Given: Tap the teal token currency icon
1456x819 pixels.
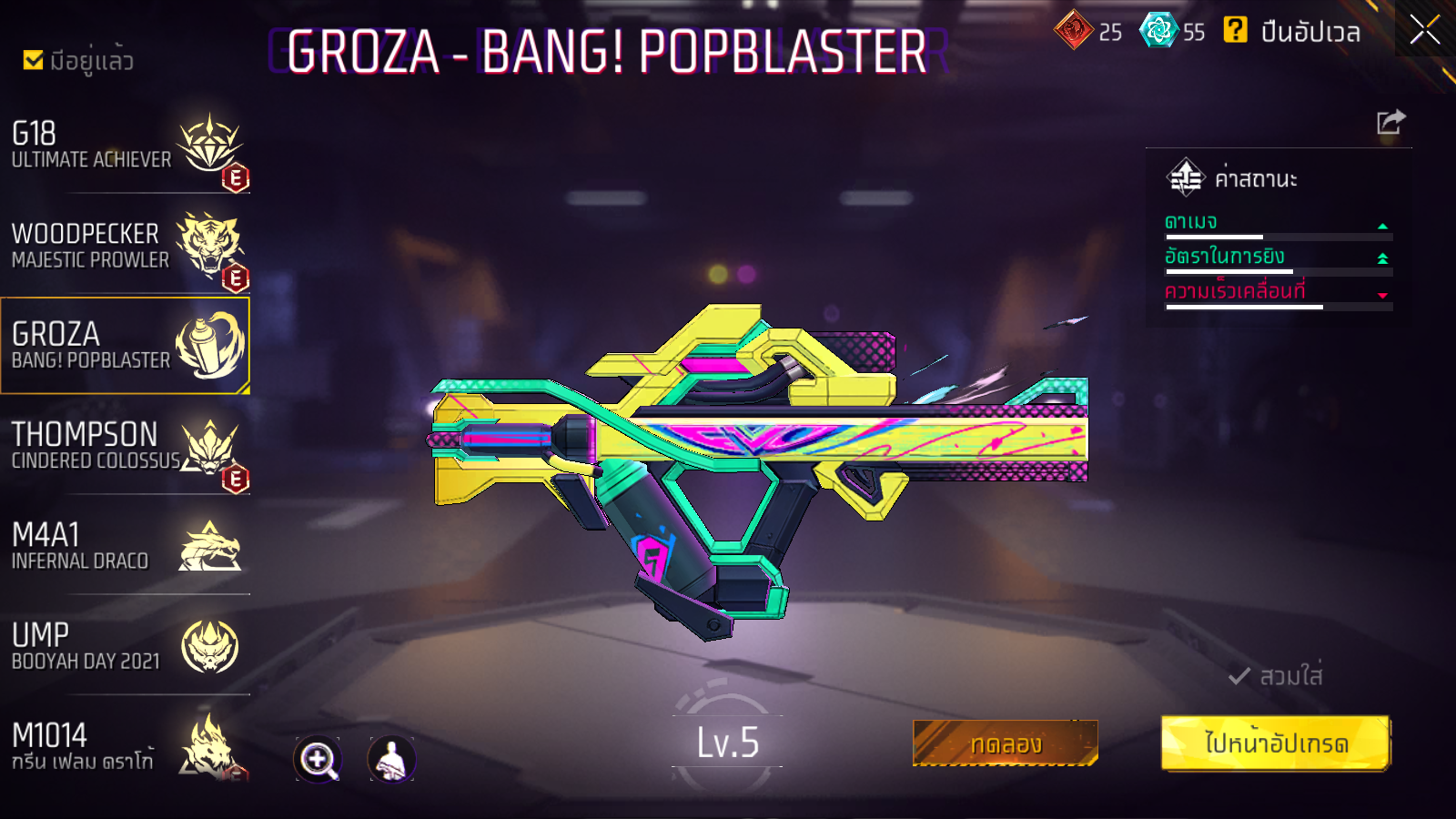Looking at the screenshot, I should pos(1159,30).
